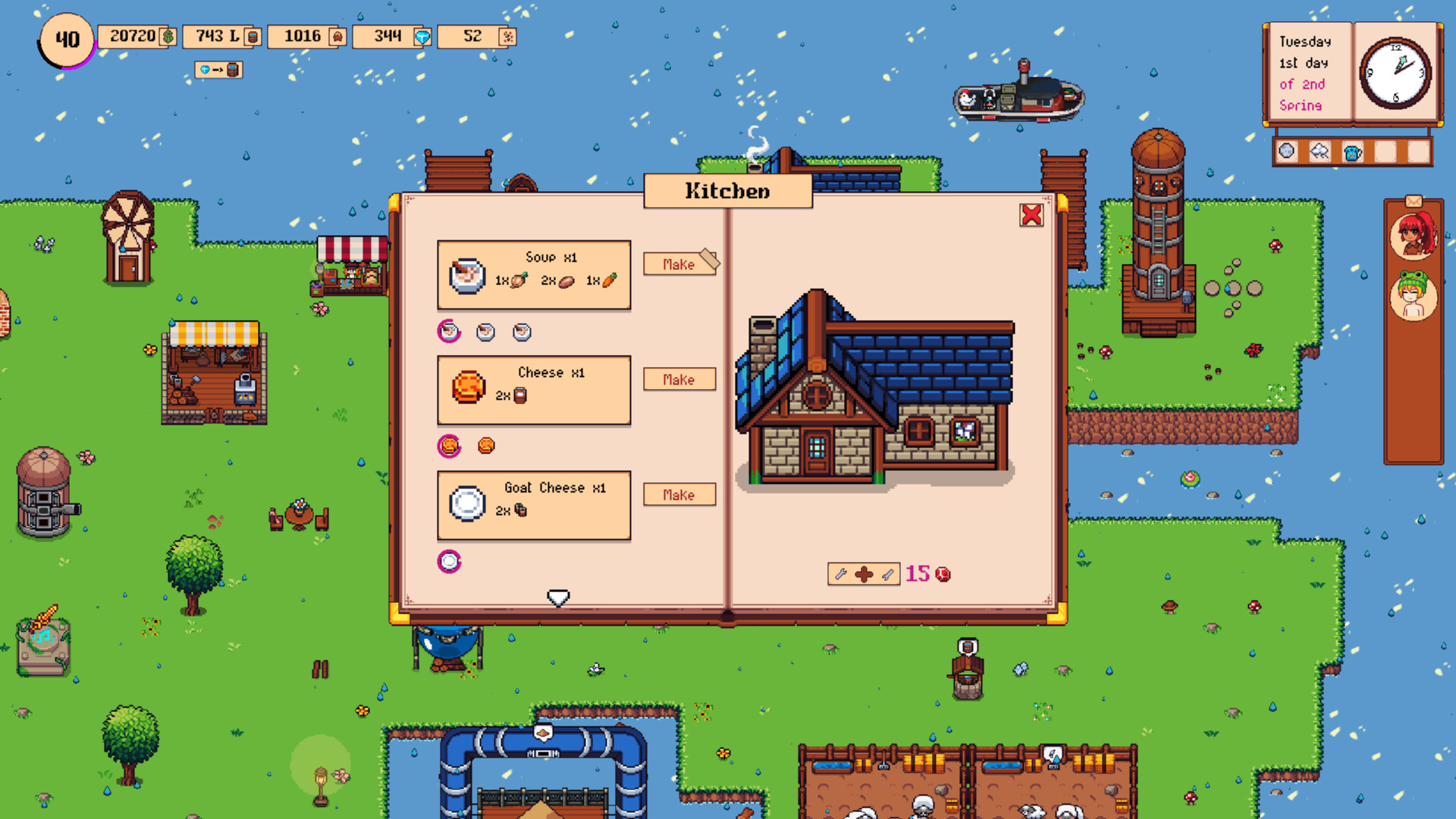Toggle the goat cheese plate selection
1456x819 pixels.
(x=450, y=561)
